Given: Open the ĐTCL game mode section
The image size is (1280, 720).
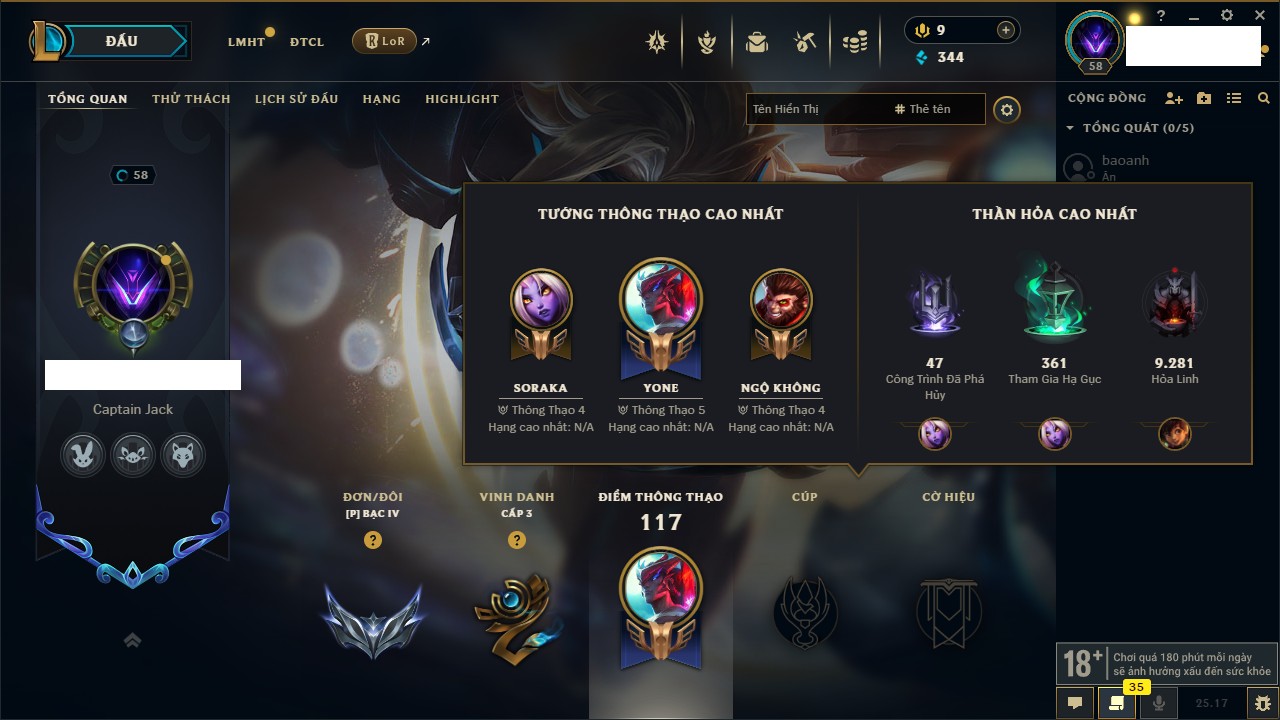Looking at the screenshot, I should point(307,42).
